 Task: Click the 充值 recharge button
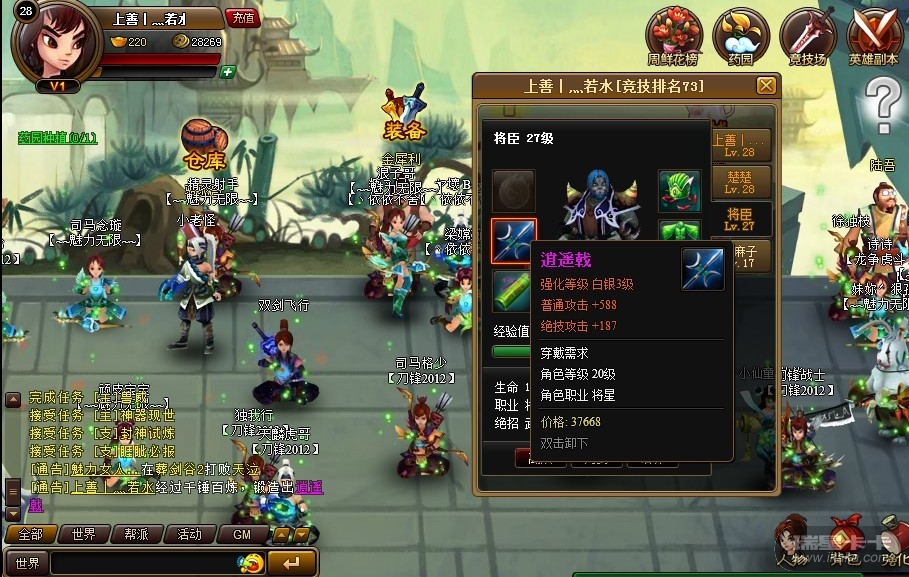[x=243, y=18]
